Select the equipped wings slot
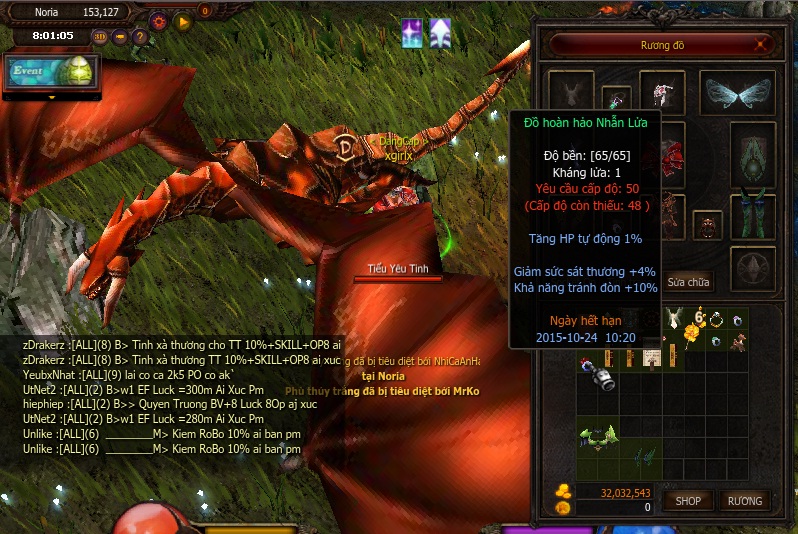This screenshot has width=798, height=534. 735,94
